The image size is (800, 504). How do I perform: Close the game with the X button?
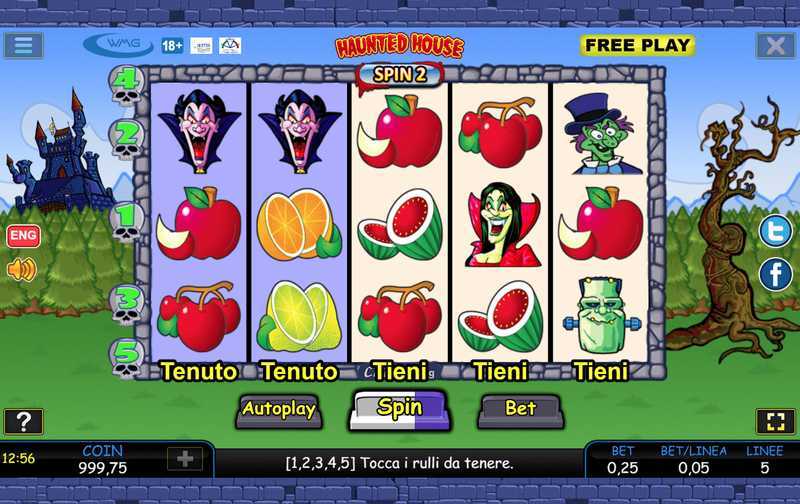point(775,45)
